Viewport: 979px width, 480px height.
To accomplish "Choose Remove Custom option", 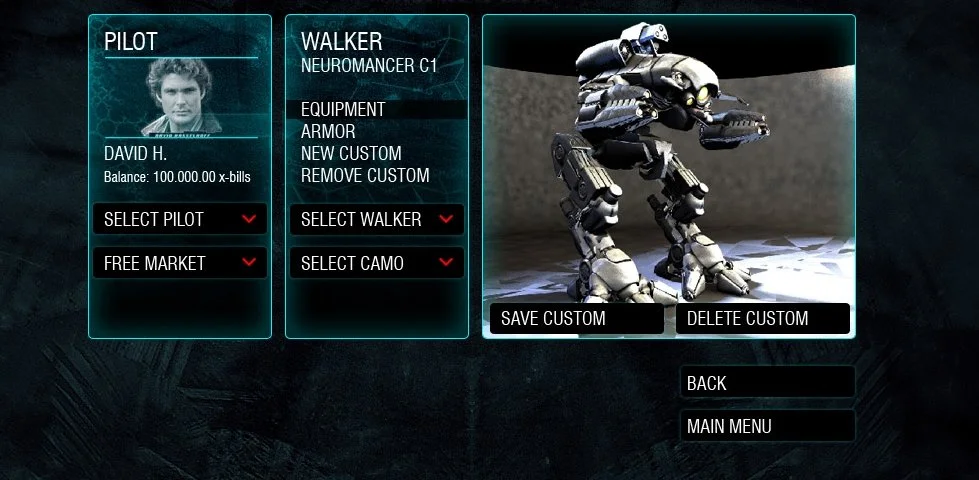I will click(x=365, y=176).
